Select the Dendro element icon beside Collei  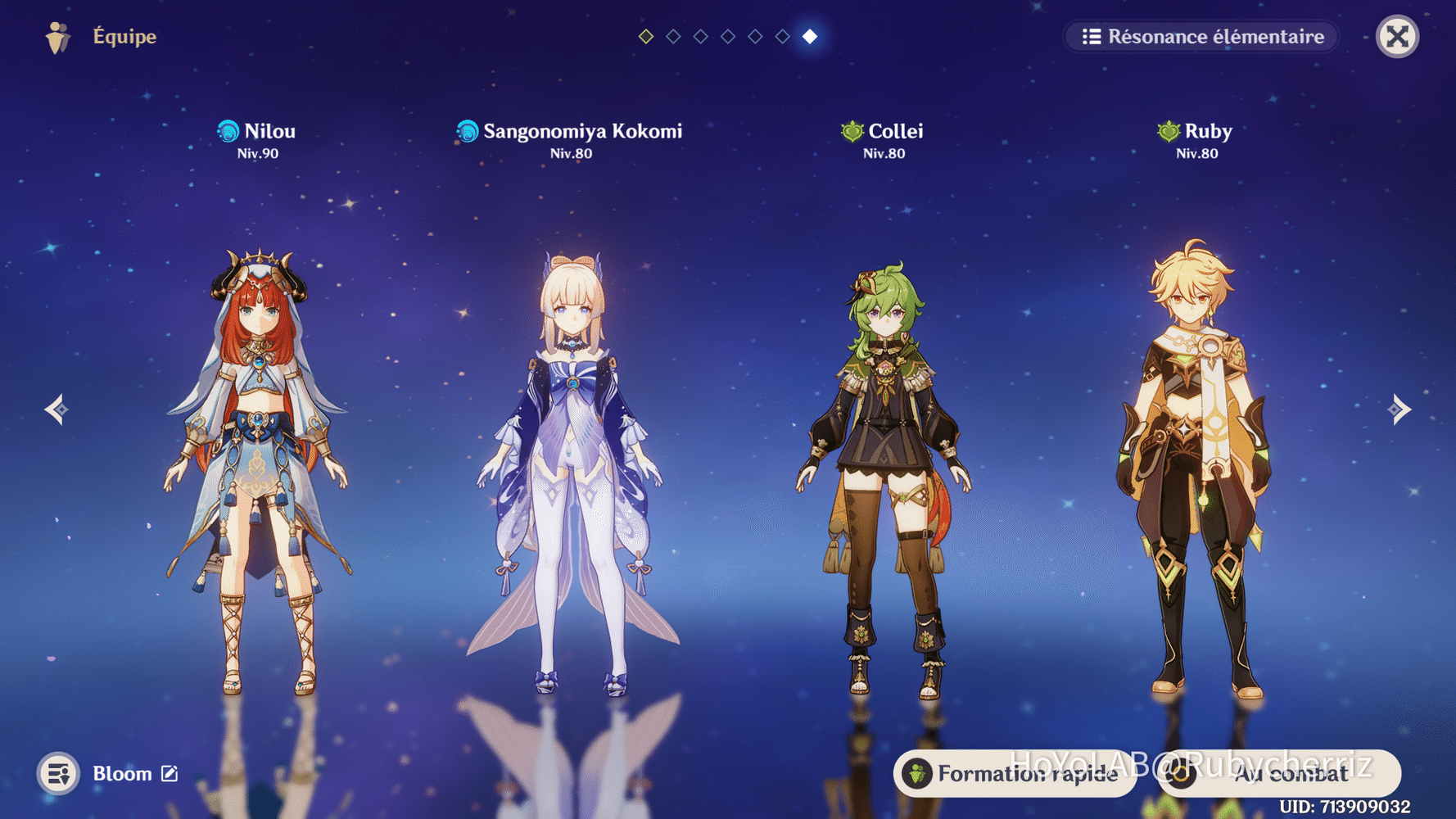852,129
